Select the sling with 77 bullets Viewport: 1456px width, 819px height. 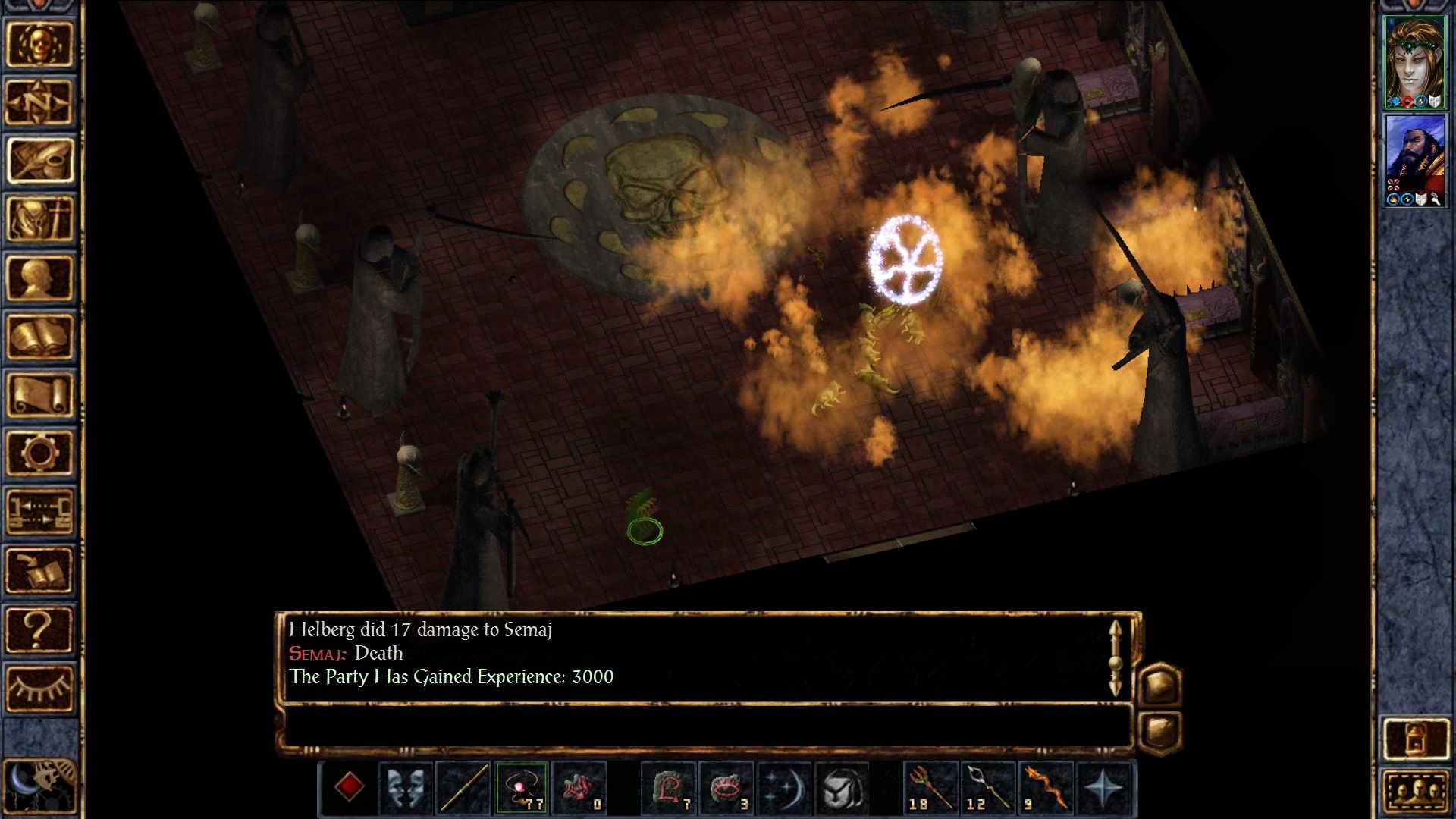[522, 787]
